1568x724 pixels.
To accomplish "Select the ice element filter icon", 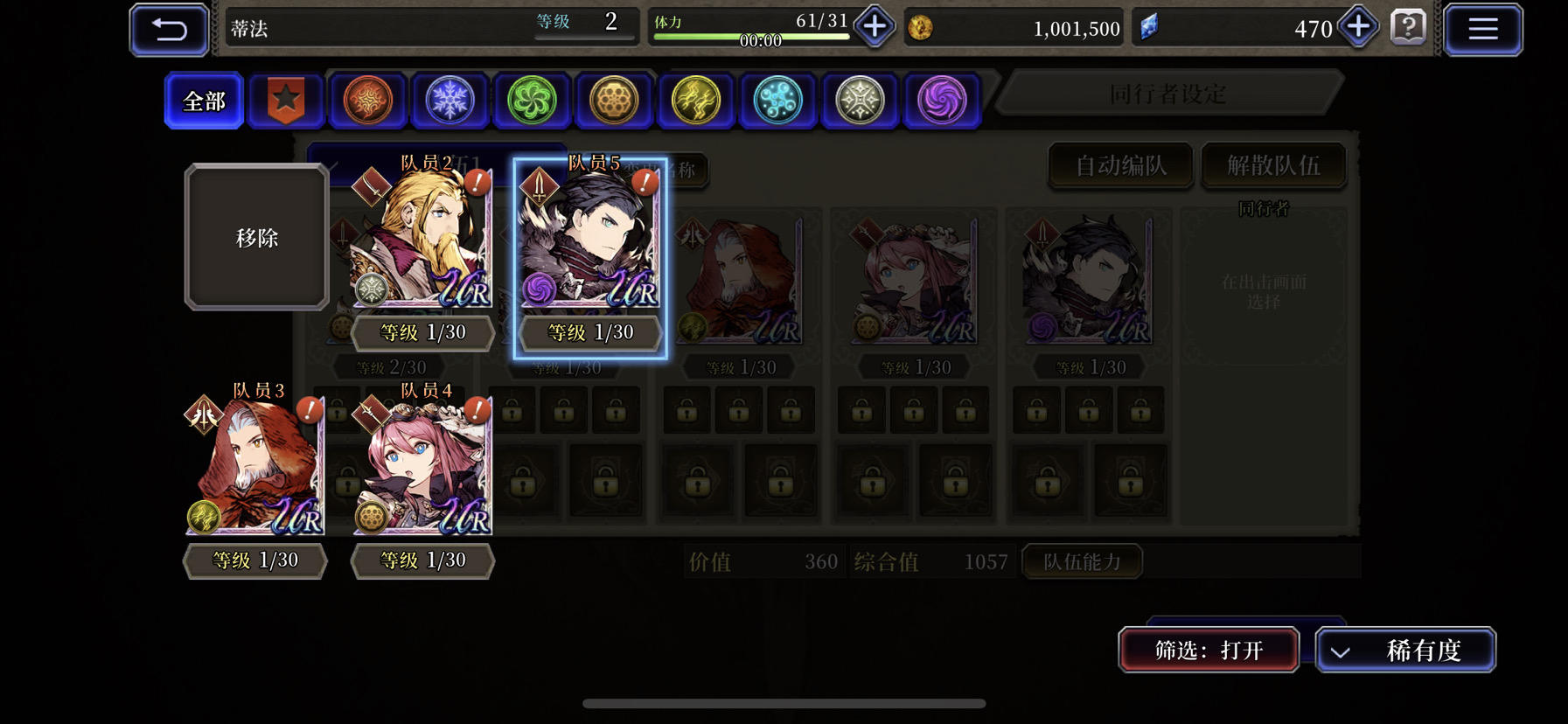I will coord(449,100).
